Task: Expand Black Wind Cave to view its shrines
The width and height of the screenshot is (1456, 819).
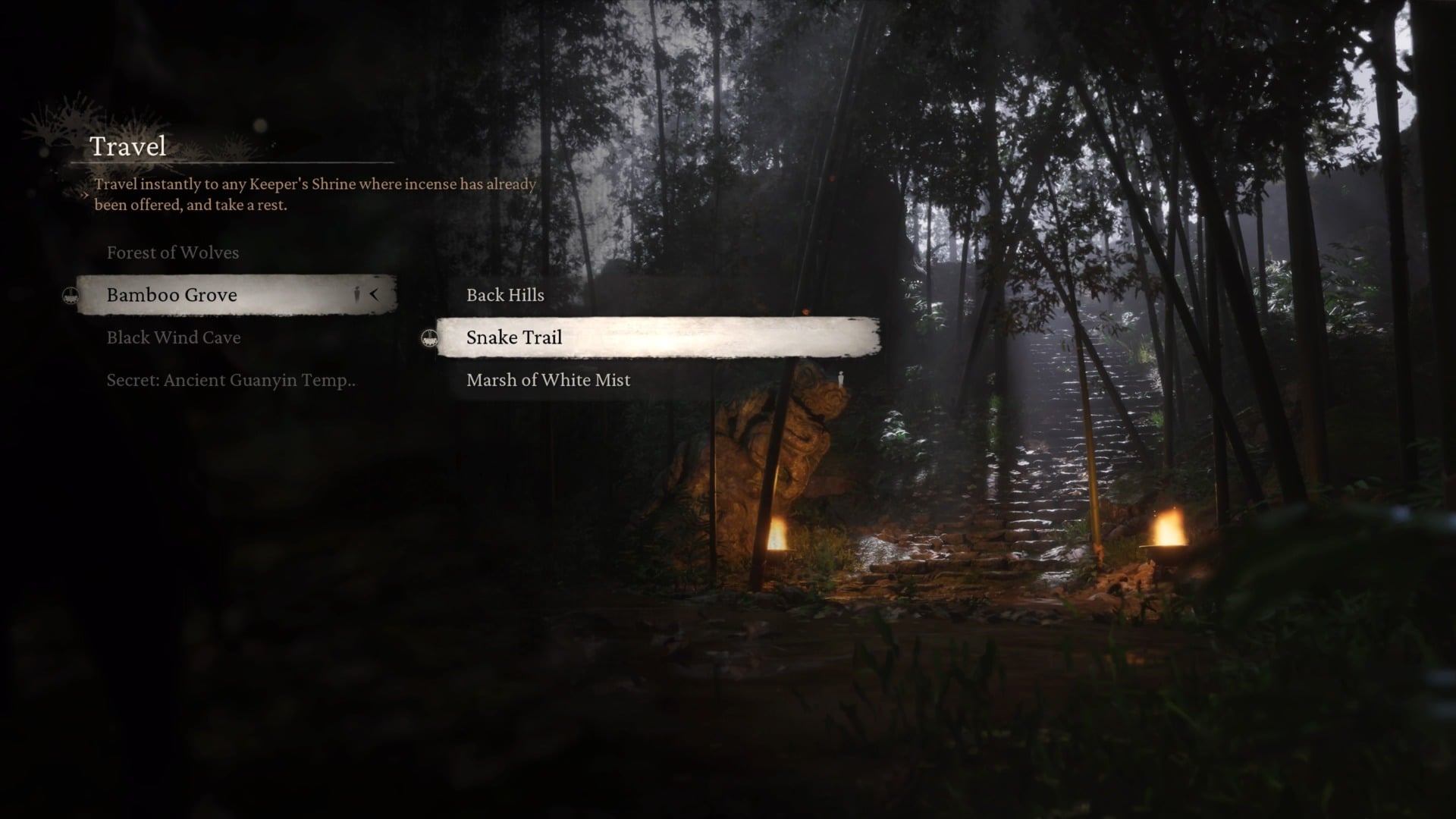Action: click(x=173, y=337)
